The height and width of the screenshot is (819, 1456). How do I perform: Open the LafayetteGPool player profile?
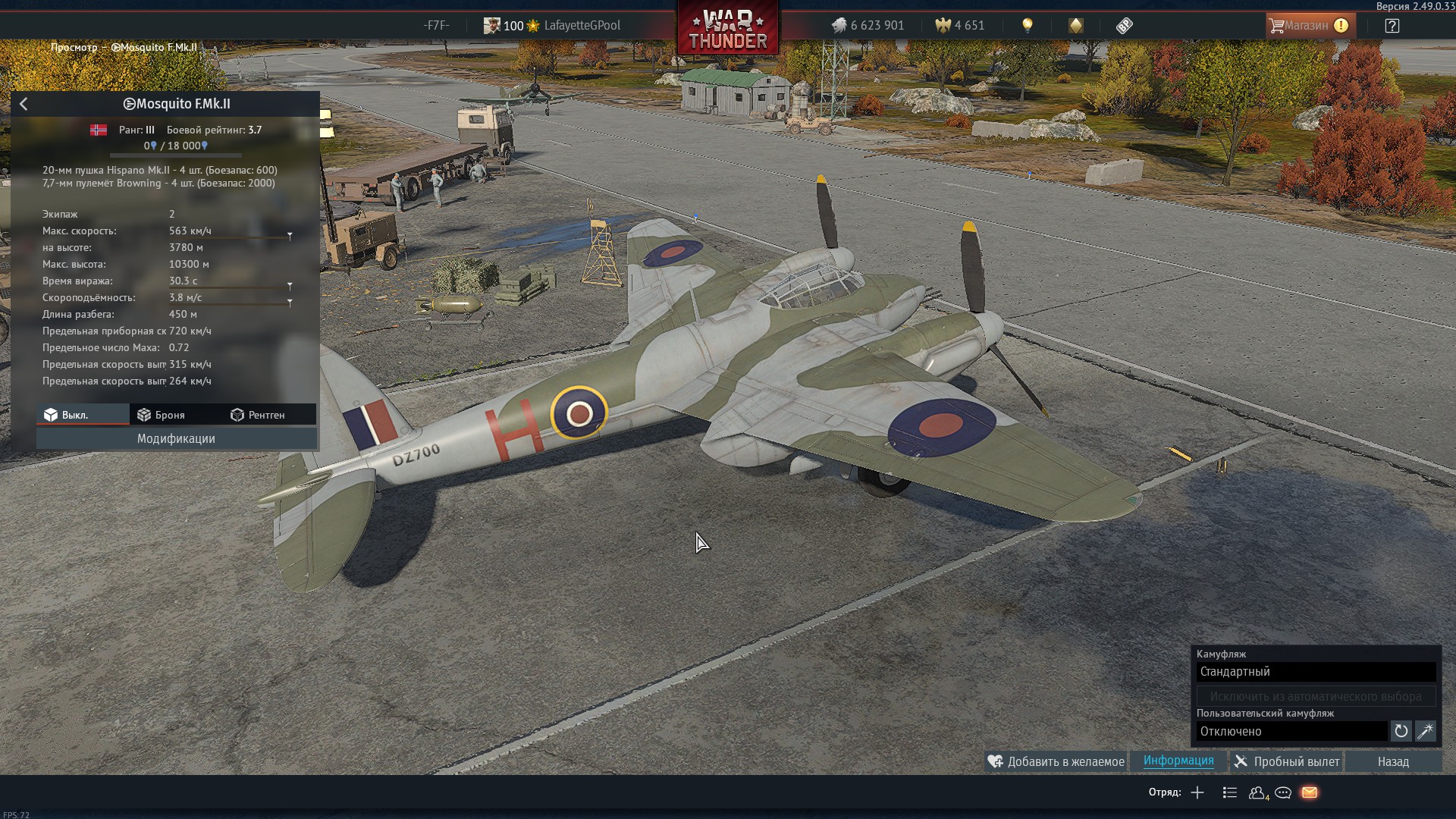(x=582, y=25)
